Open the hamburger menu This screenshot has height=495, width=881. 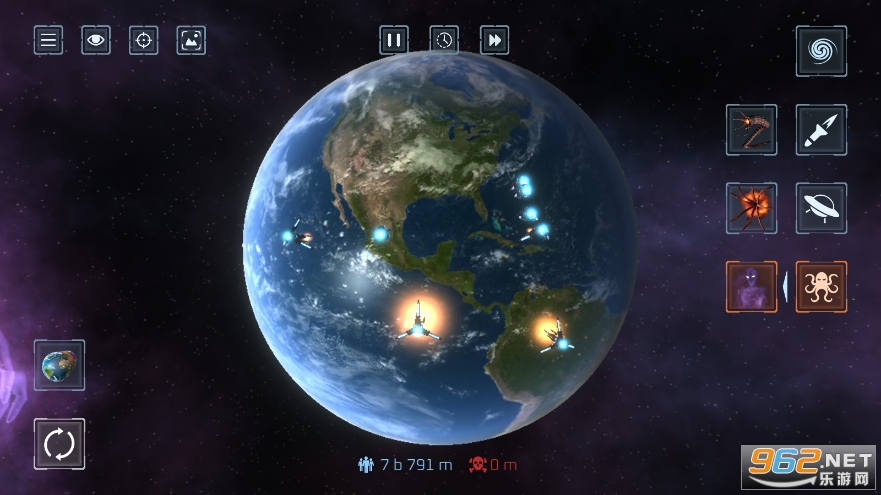click(x=48, y=40)
